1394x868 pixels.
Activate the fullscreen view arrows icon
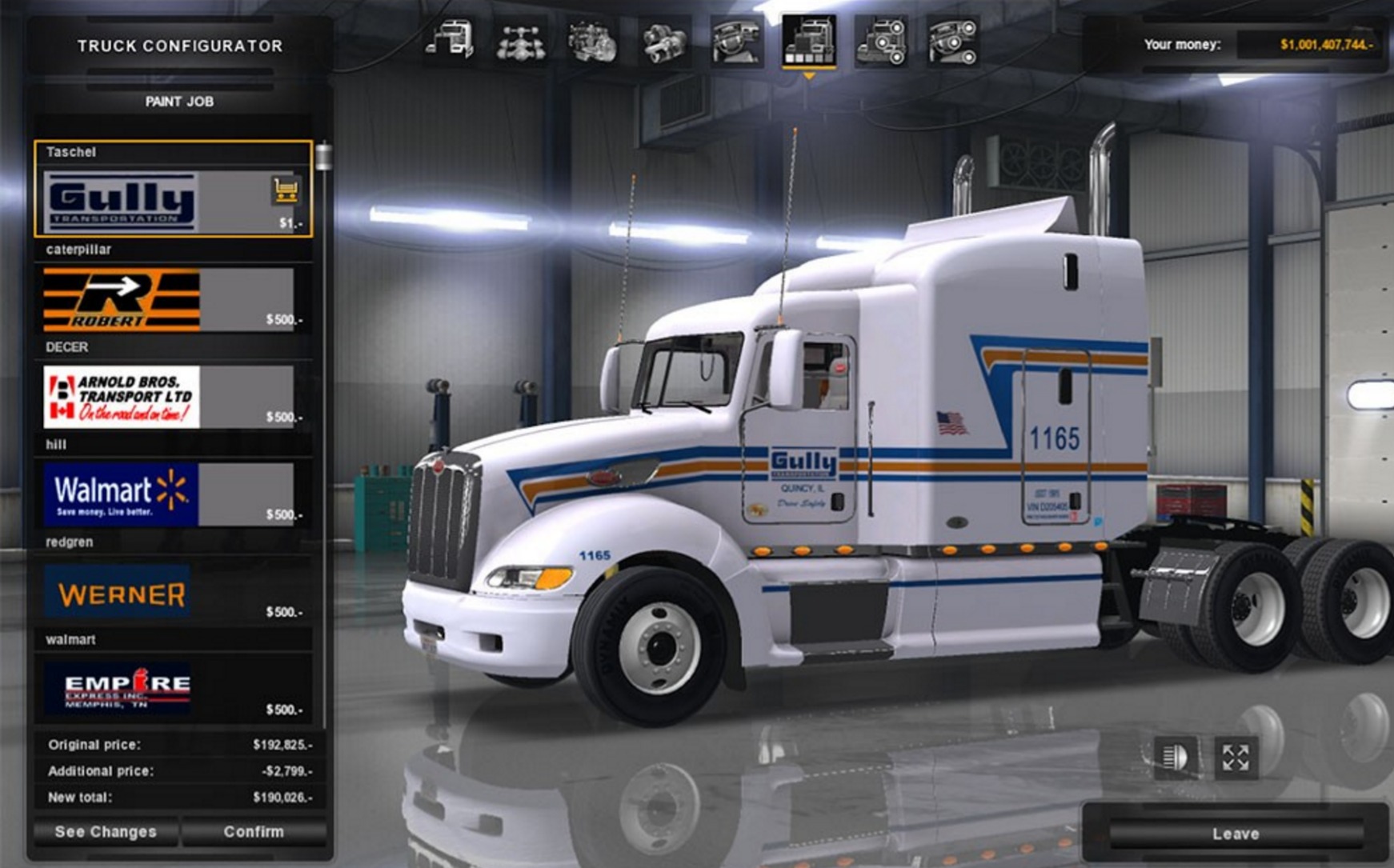point(1236,757)
